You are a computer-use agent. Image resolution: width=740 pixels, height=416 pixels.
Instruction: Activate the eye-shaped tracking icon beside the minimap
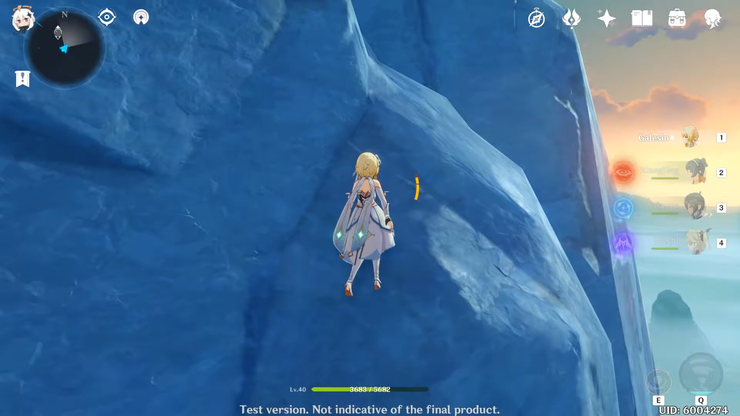tap(107, 17)
